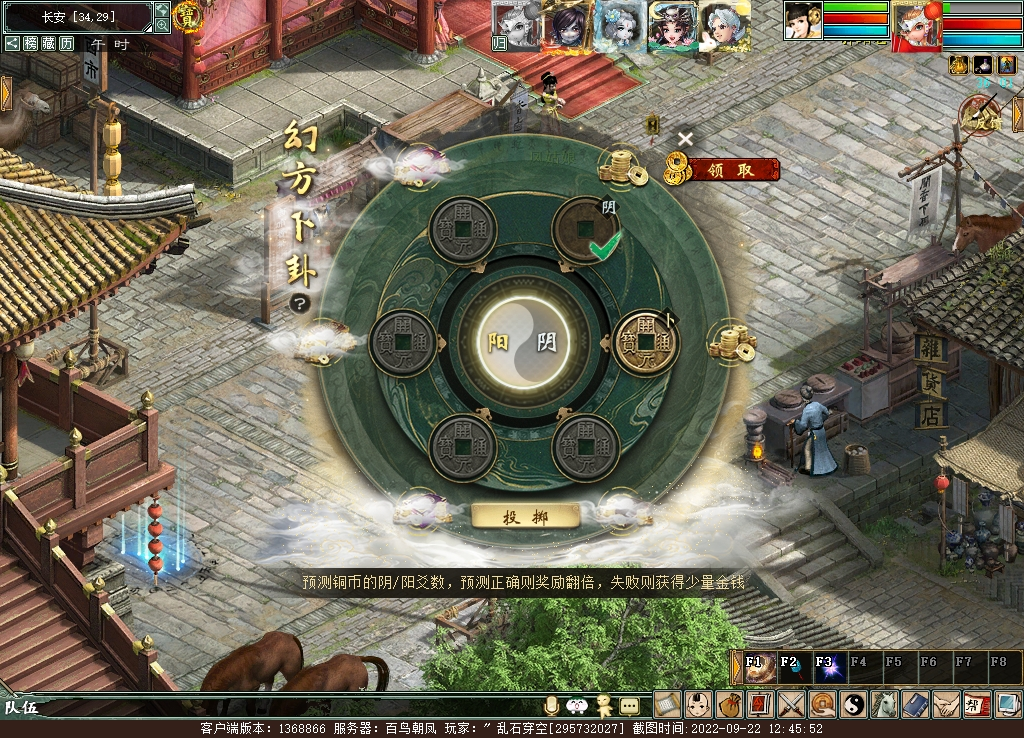Open the 历 calendar button

point(67,43)
